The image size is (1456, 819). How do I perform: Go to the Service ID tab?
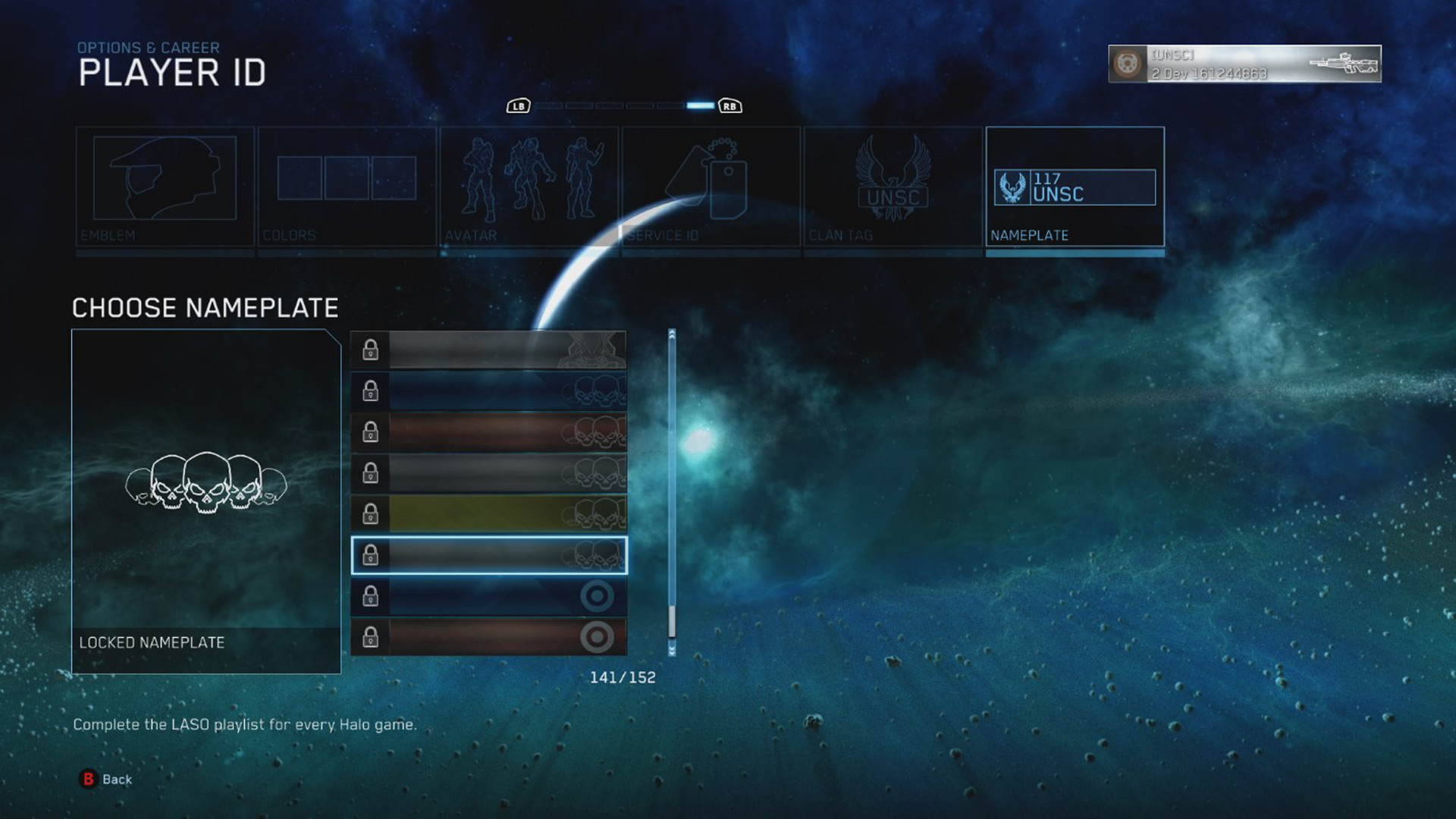[x=711, y=187]
